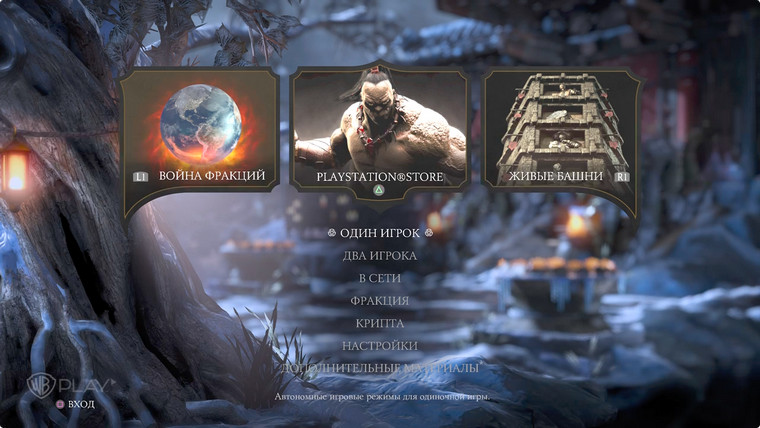The height and width of the screenshot is (428, 760).
Task: Select Два Игрока menu entry
Action: (x=380, y=256)
